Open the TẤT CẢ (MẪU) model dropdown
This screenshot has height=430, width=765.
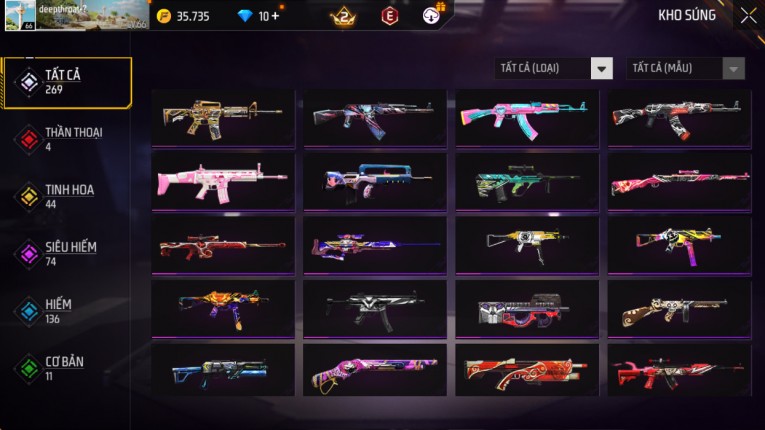click(686, 69)
